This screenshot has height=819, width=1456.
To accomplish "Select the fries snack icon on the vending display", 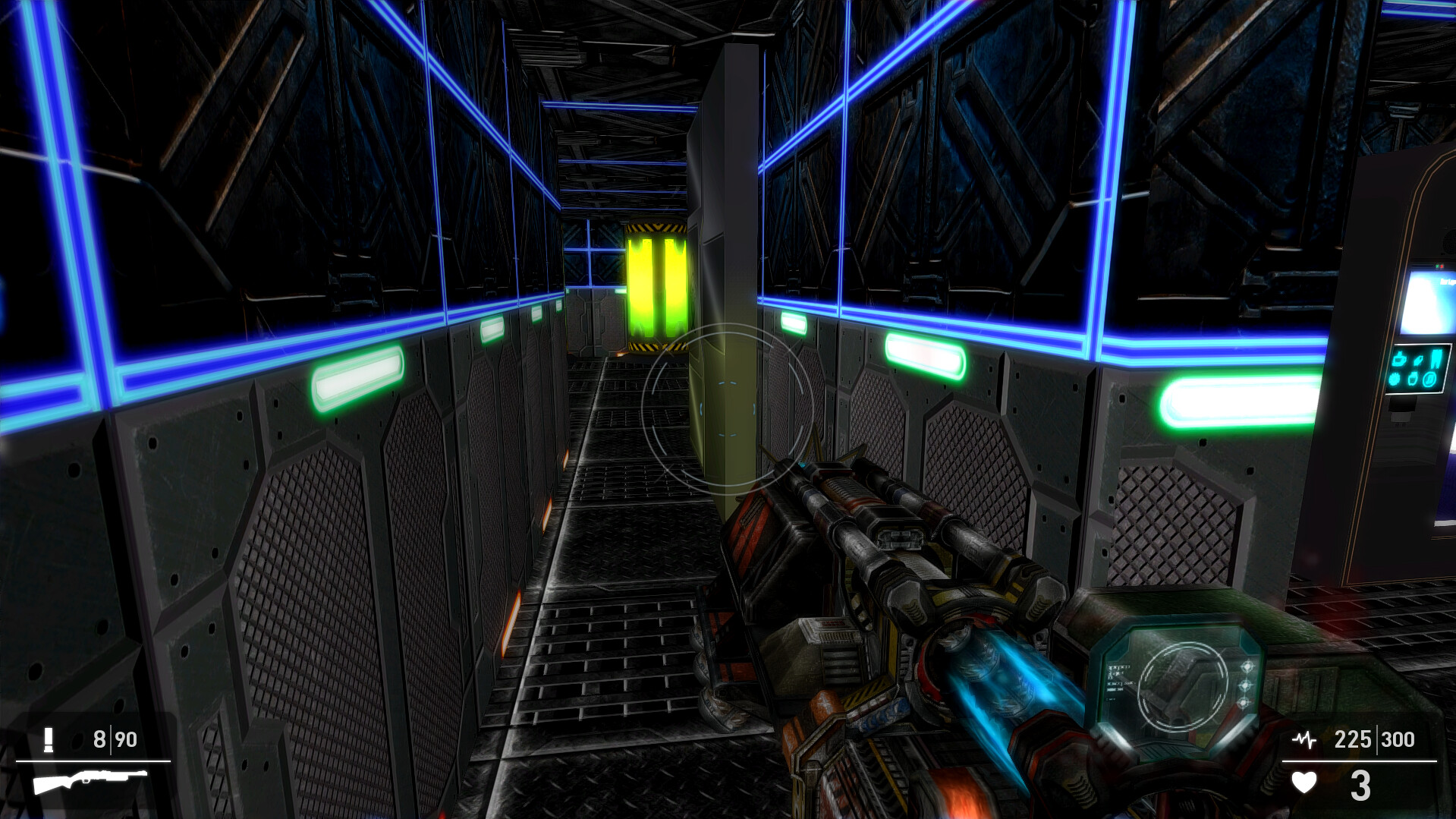I will point(1436,358).
